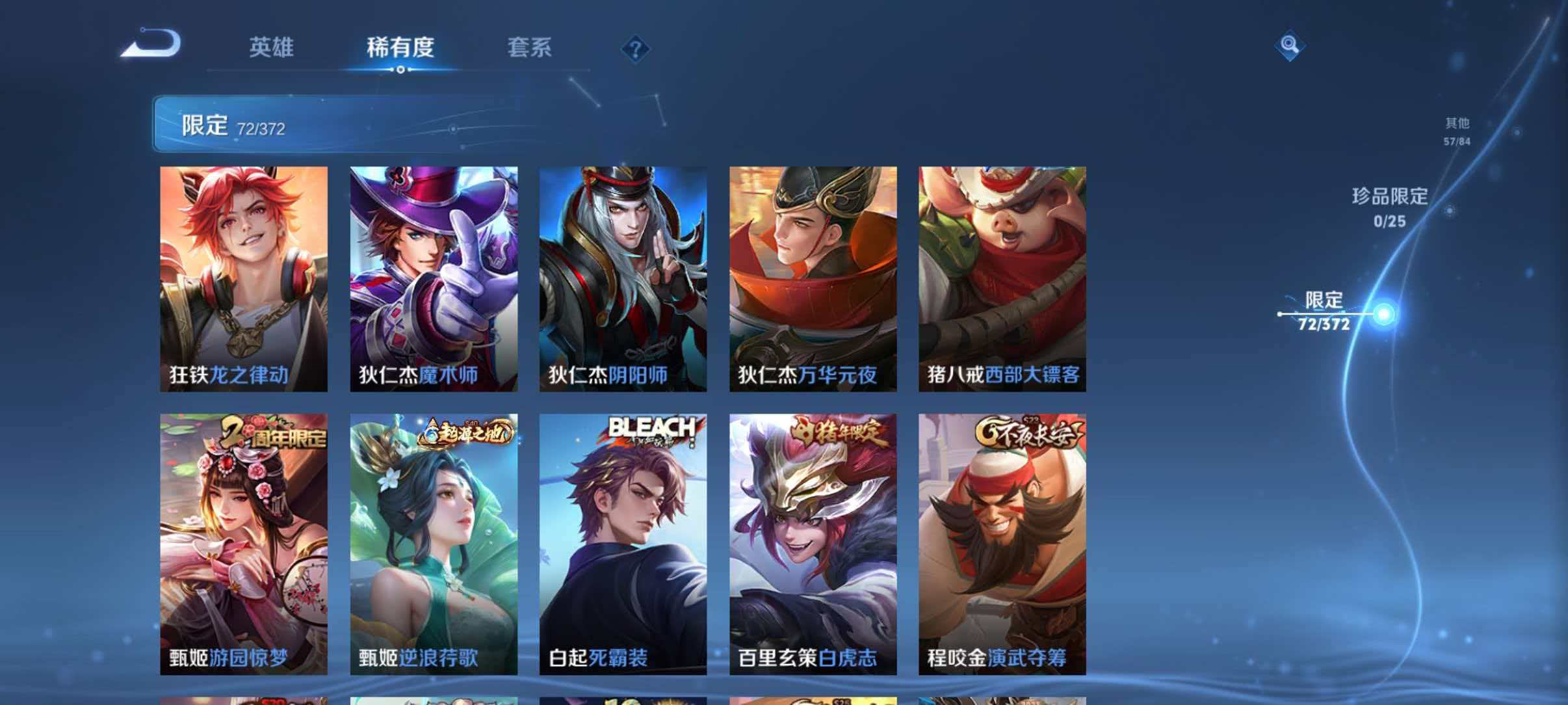Open the question mark help icon

[637, 49]
